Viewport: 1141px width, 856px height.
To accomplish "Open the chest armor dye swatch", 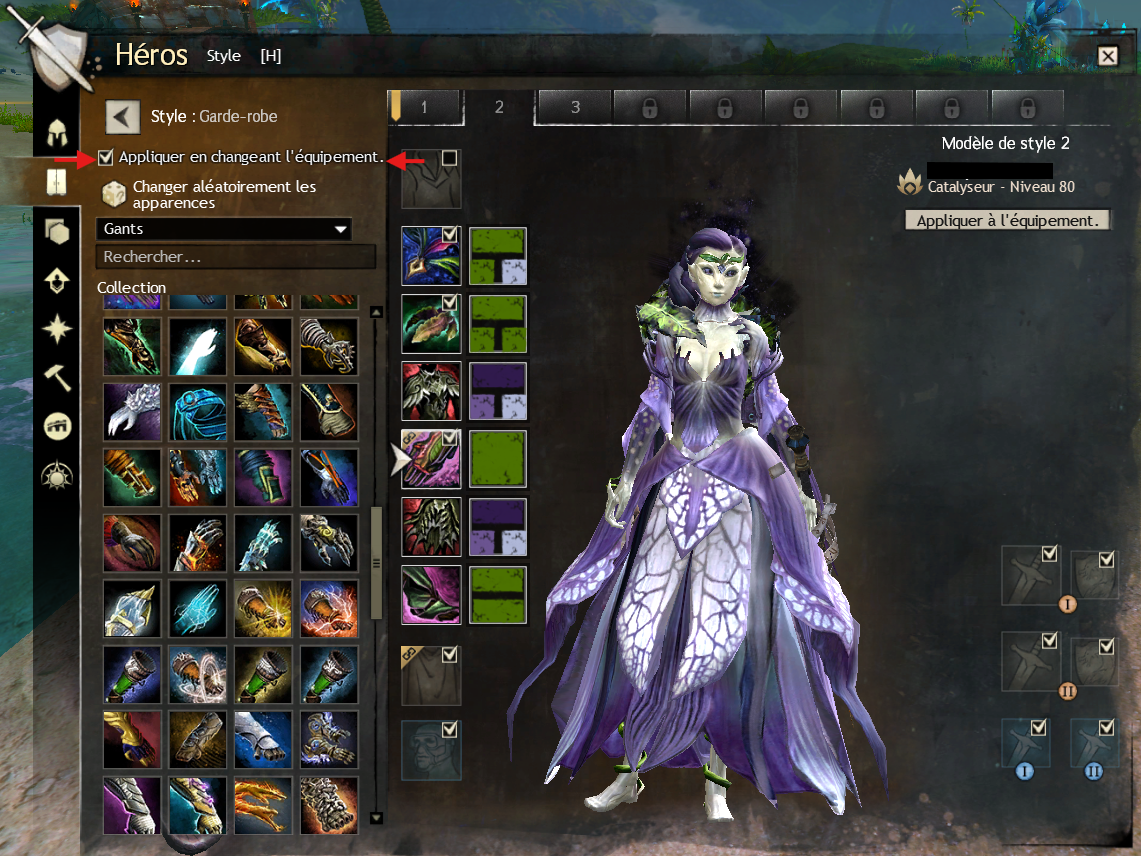I will 498,392.
